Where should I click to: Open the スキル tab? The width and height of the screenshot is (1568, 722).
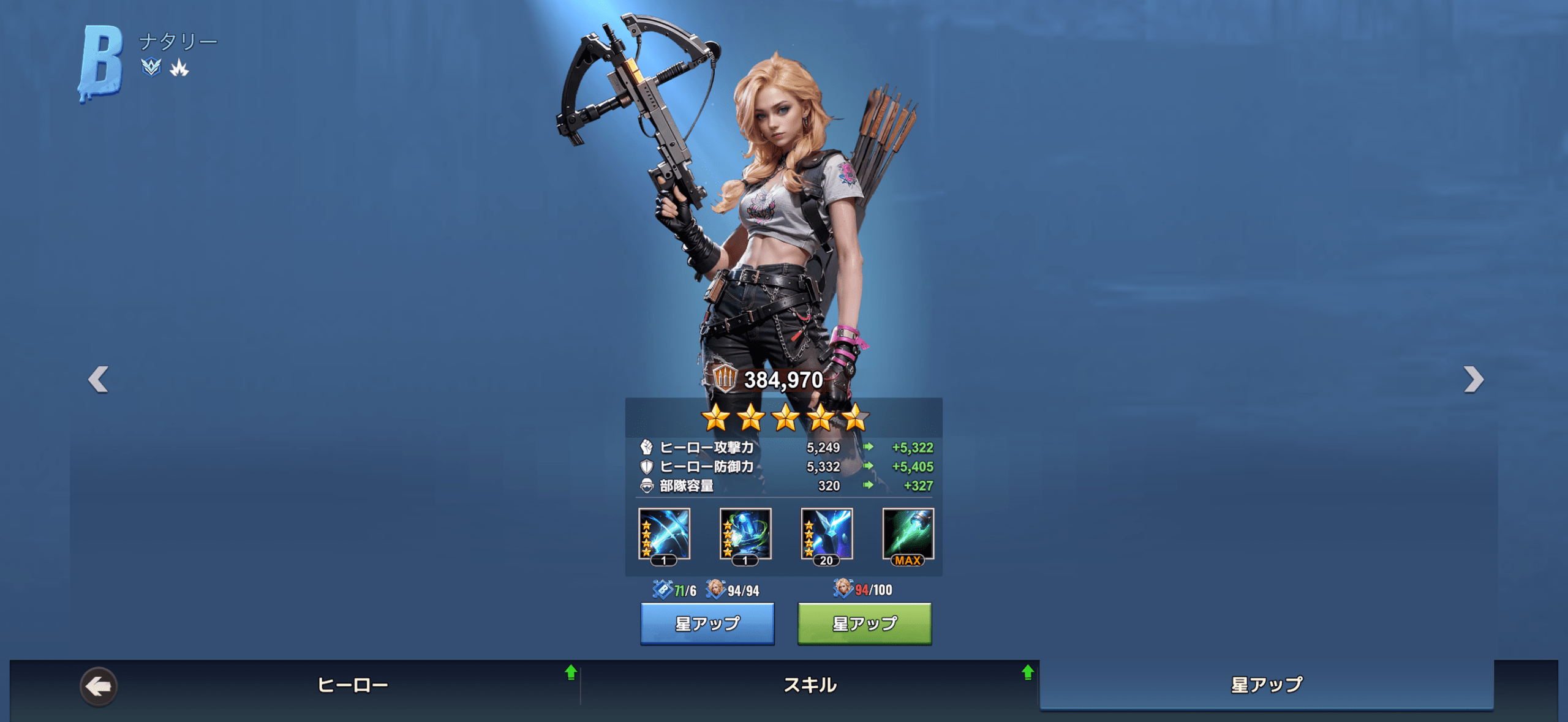click(810, 685)
